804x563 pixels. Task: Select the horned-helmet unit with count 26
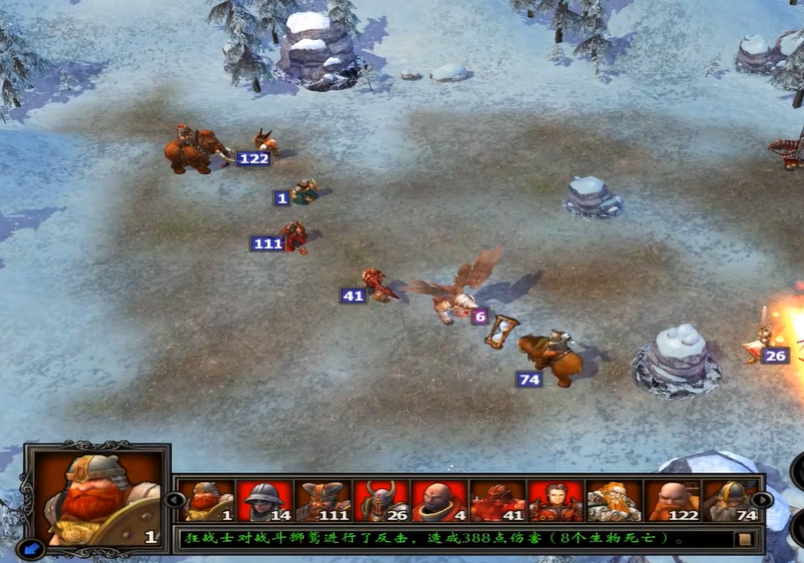[381, 501]
